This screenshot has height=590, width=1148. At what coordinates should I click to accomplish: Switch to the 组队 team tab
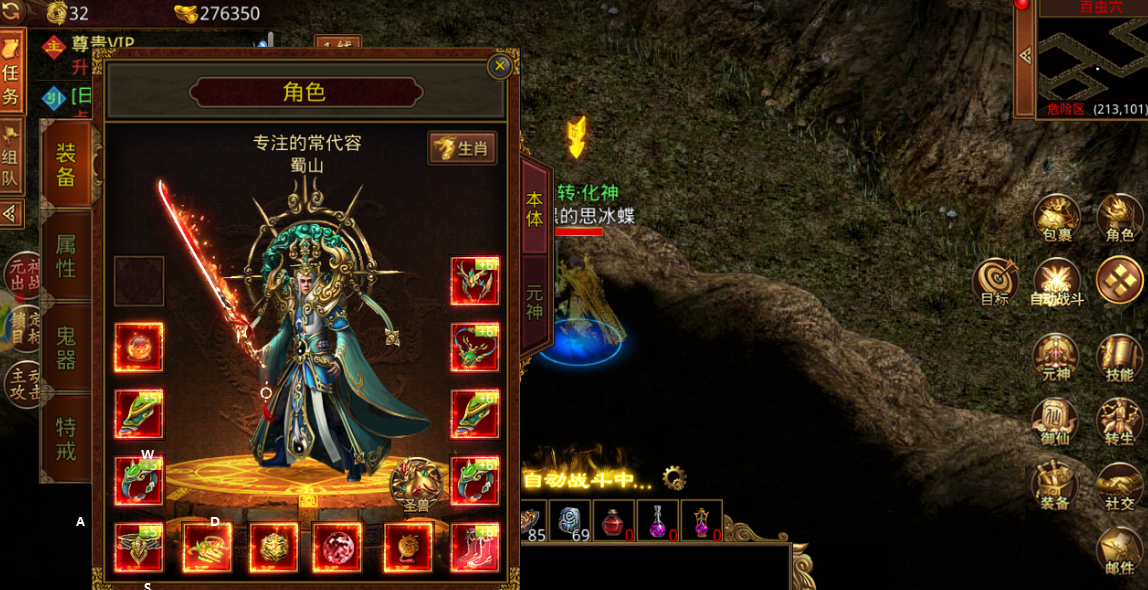(x=10, y=158)
